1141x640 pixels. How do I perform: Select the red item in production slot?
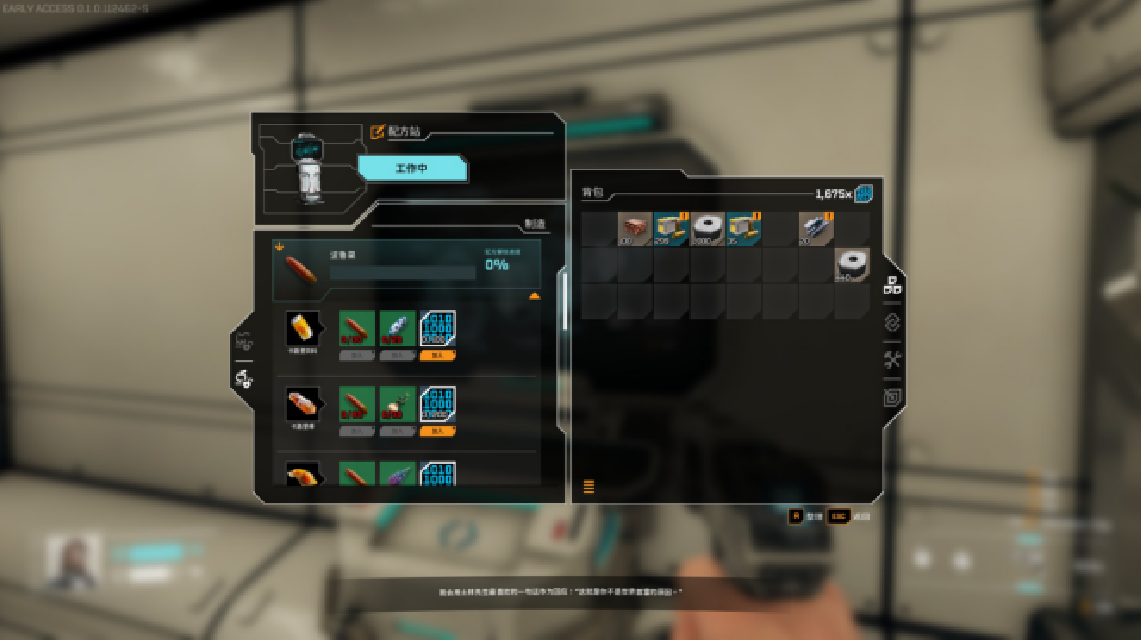(302, 269)
